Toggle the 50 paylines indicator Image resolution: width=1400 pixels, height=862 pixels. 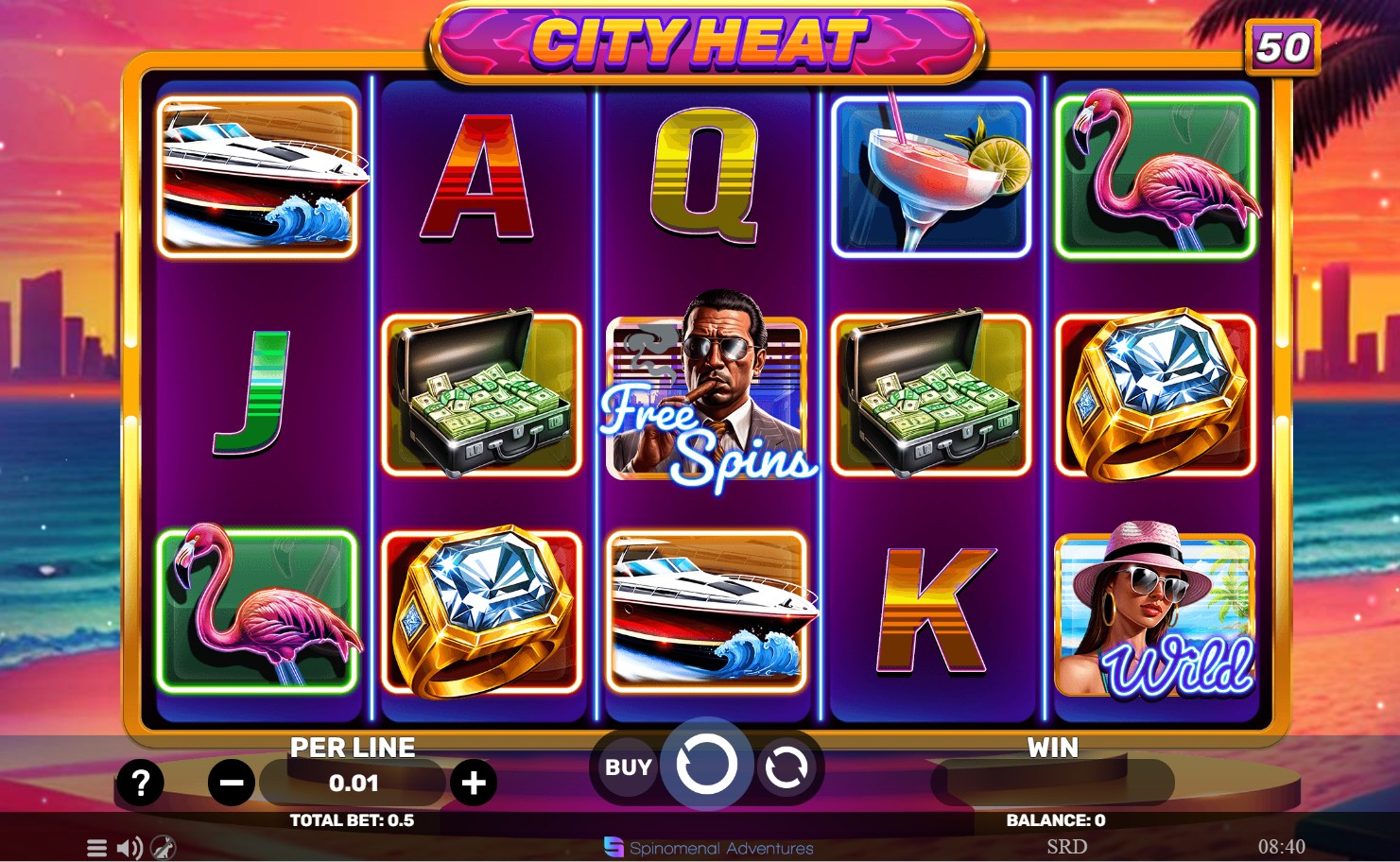(1284, 47)
